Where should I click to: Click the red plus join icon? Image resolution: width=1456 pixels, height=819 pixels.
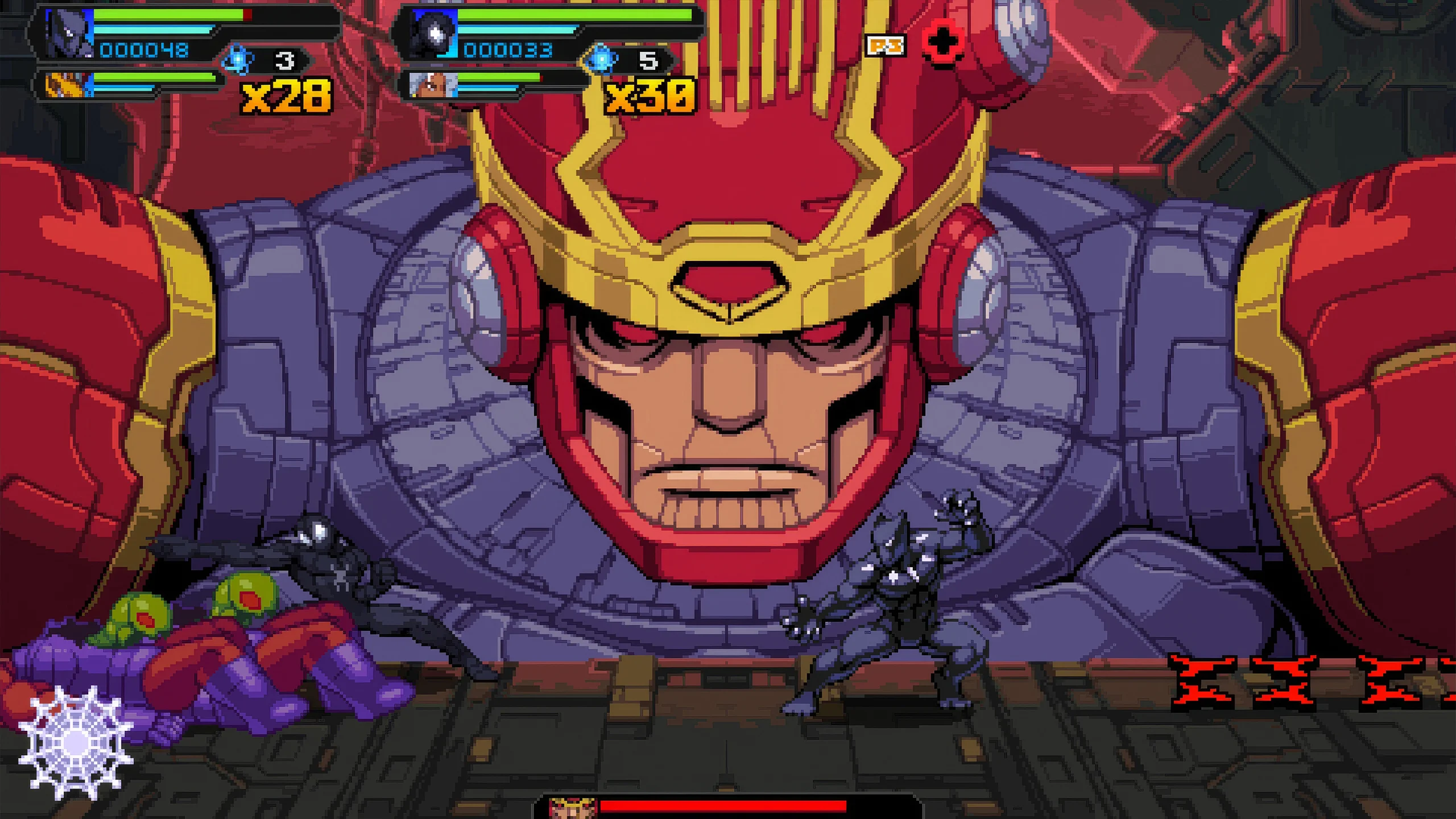click(x=942, y=43)
